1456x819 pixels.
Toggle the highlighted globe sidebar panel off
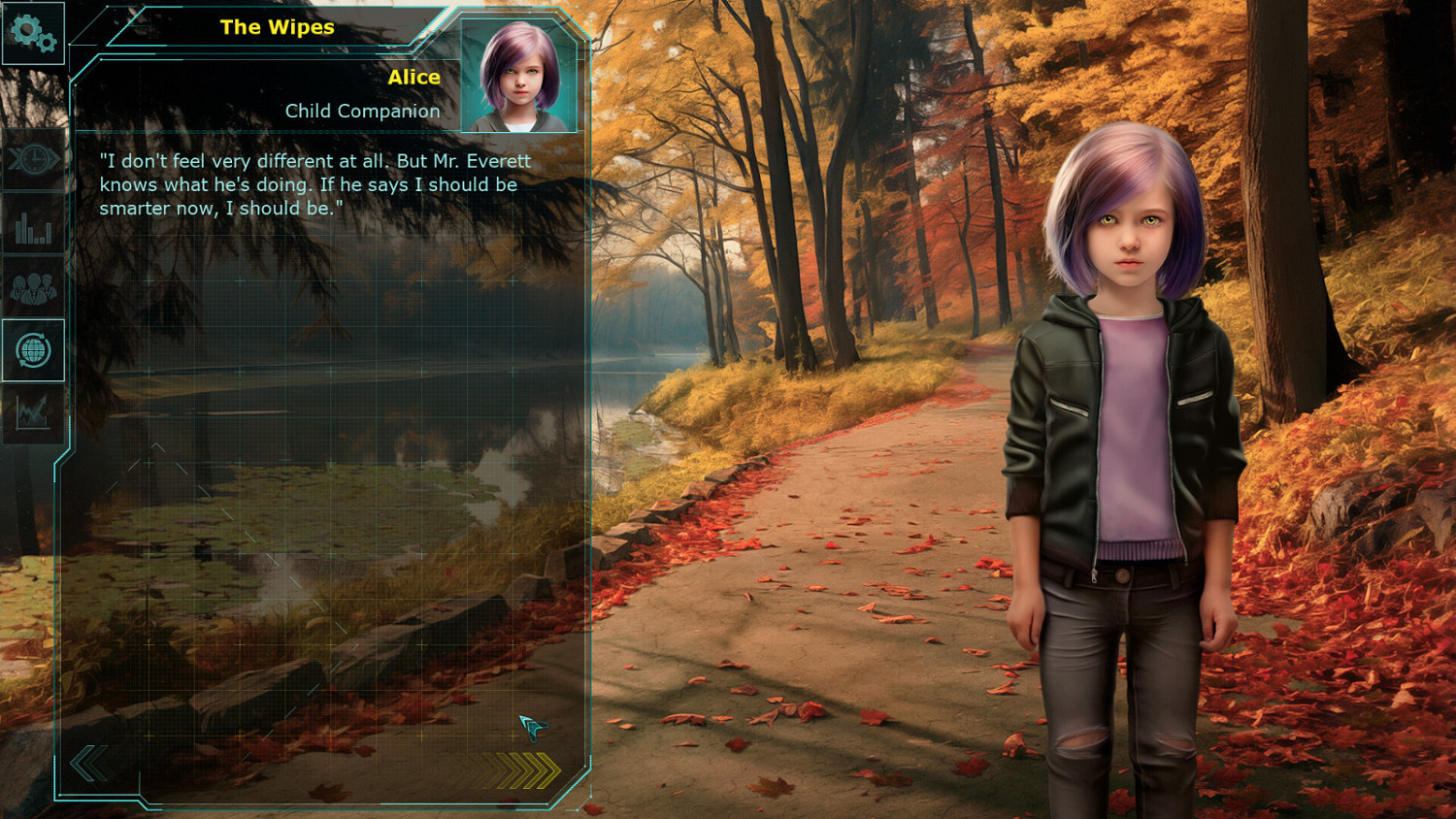pyautogui.click(x=33, y=351)
